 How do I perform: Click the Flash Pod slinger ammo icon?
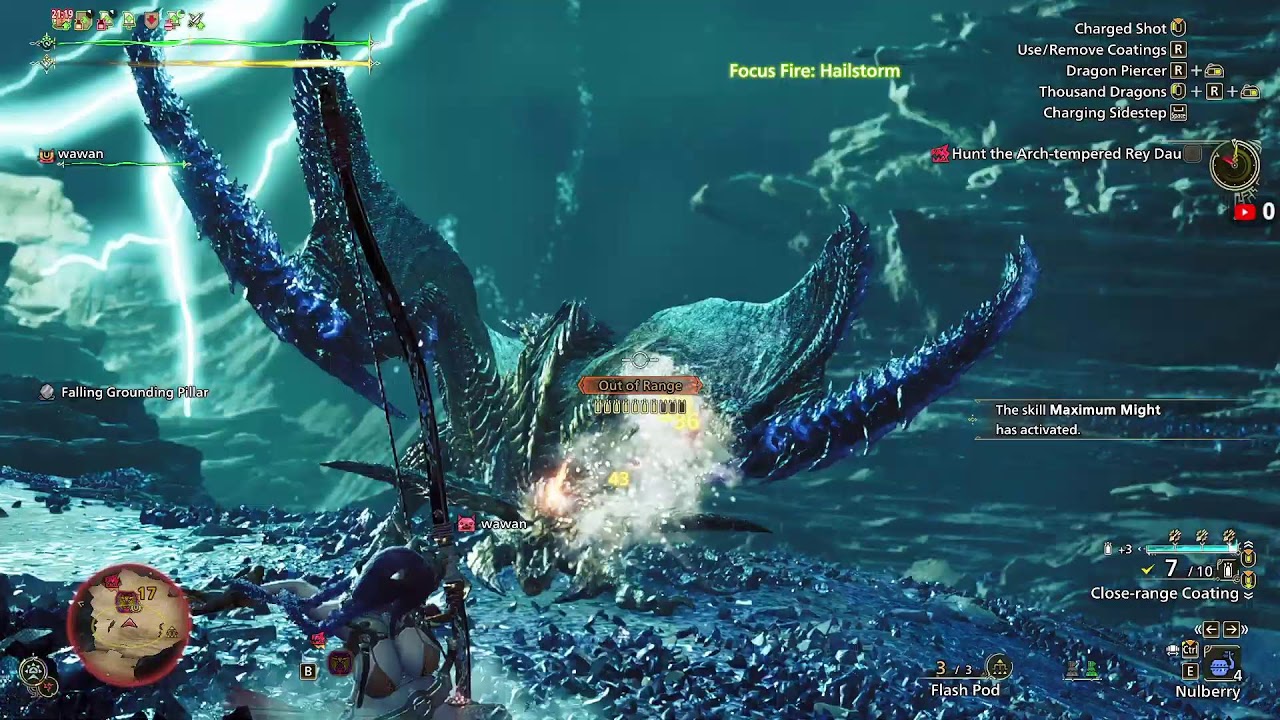(998, 667)
